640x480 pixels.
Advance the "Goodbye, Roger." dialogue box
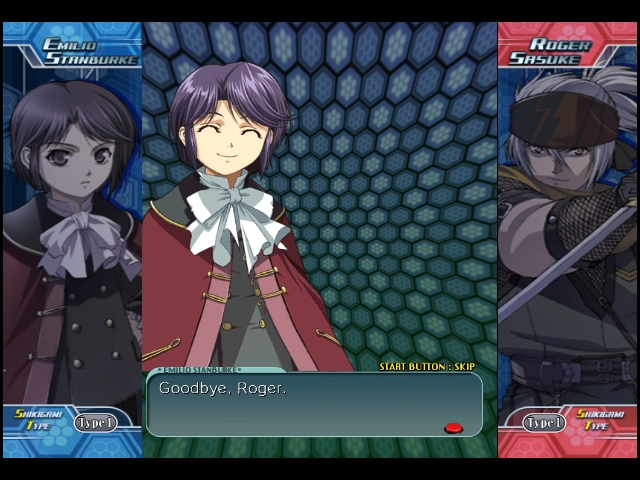313,404
